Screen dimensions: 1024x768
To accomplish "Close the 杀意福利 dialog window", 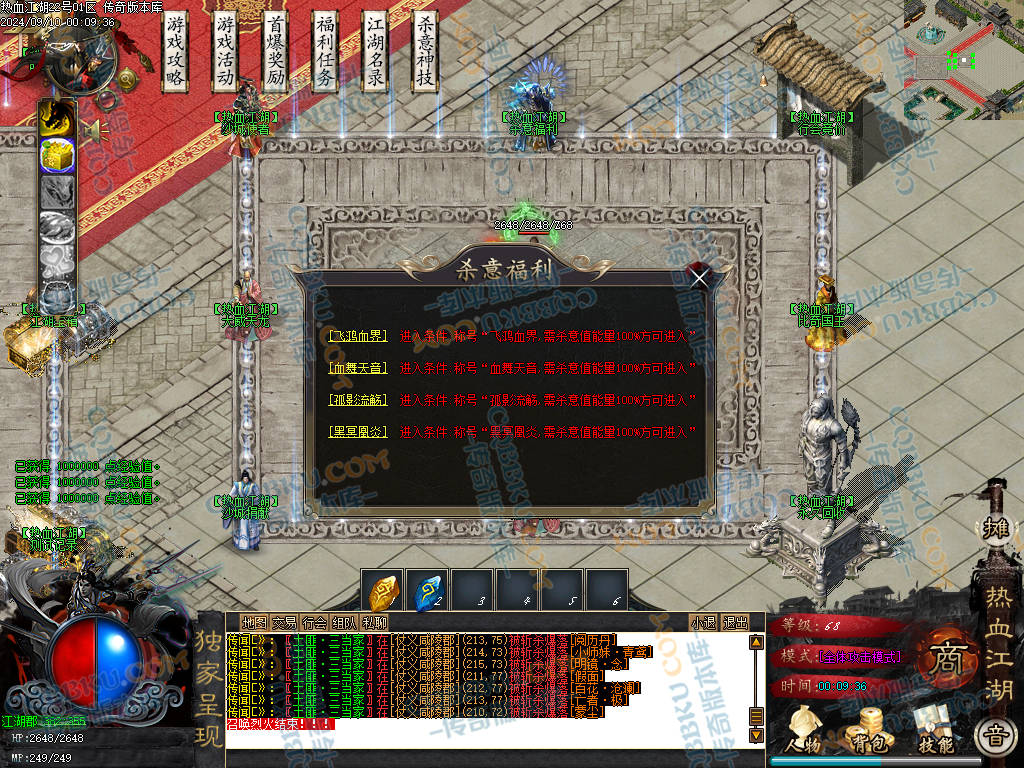I will pyautogui.click(x=700, y=277).
